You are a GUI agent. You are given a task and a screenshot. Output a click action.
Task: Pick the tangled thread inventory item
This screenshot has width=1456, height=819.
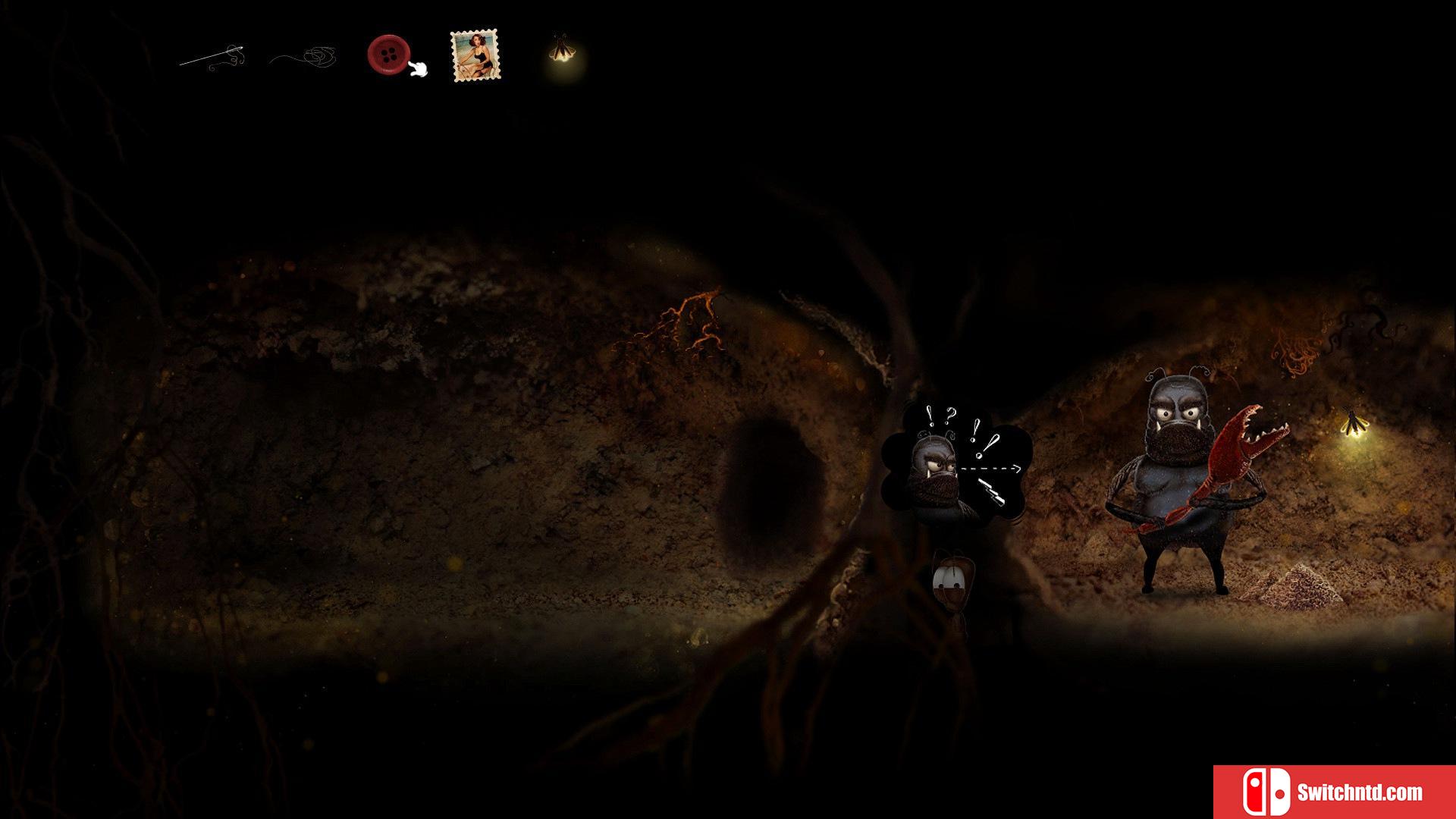[x=307, y=57]
